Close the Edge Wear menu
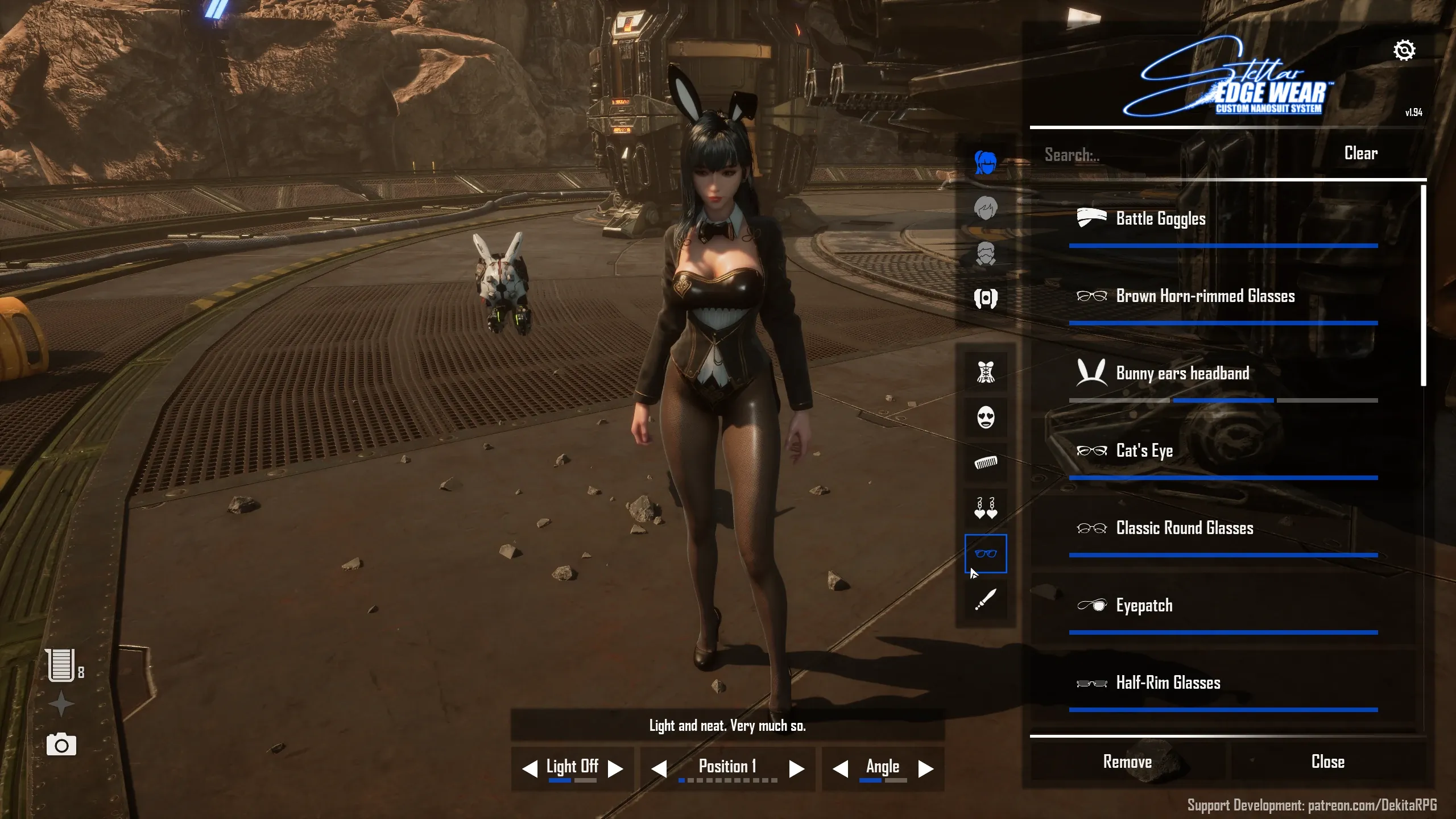The image size is (1456, 819). click(x=1327, y=762)
